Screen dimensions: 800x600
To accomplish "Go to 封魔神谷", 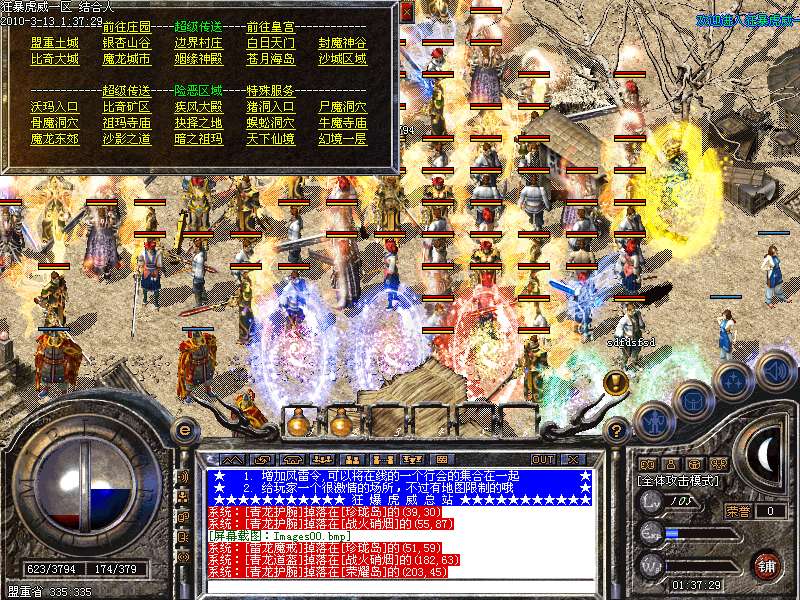I will (342, 44).
